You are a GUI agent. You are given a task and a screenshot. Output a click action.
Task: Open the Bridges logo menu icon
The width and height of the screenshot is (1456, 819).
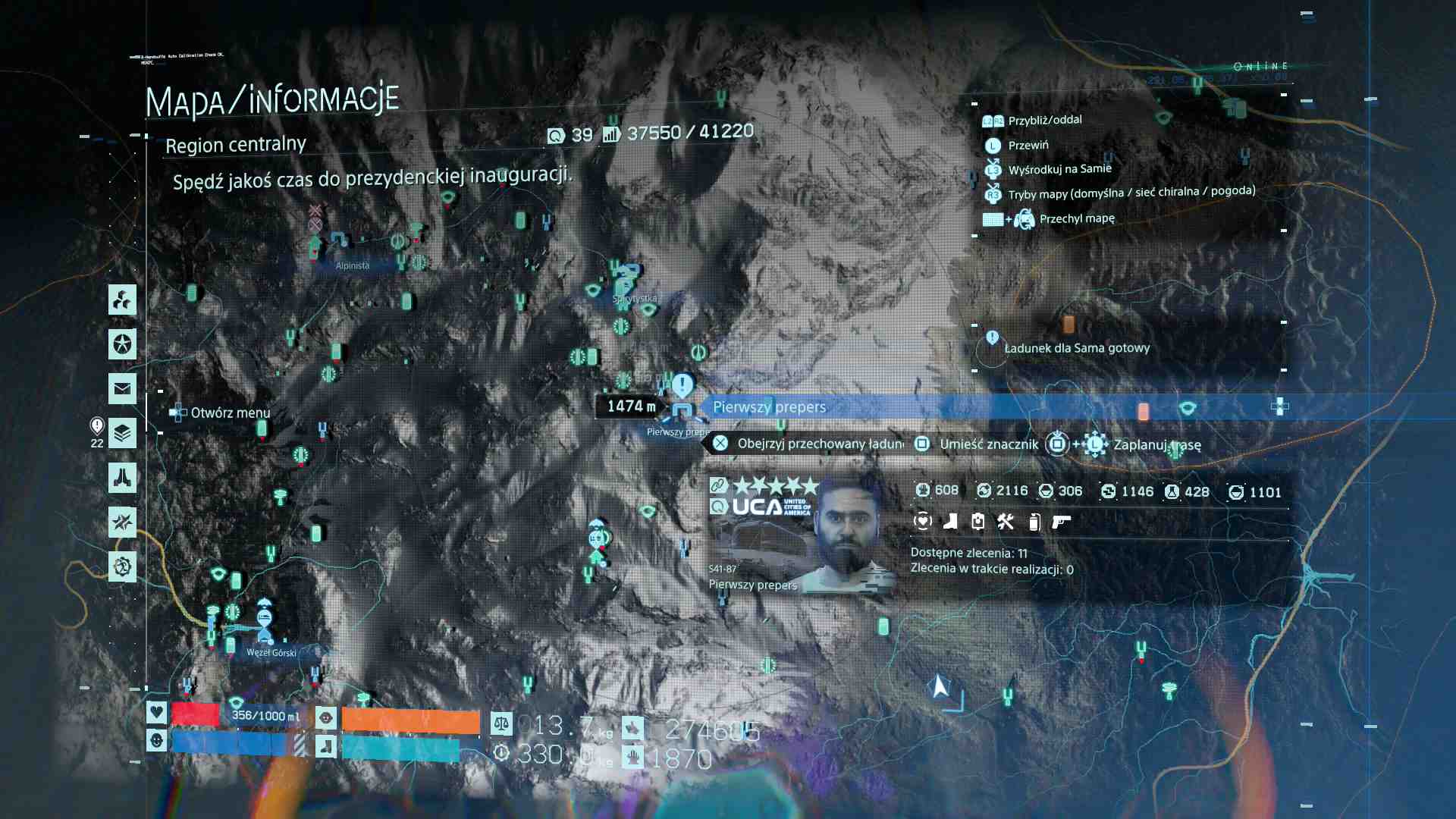pos(122,300)
